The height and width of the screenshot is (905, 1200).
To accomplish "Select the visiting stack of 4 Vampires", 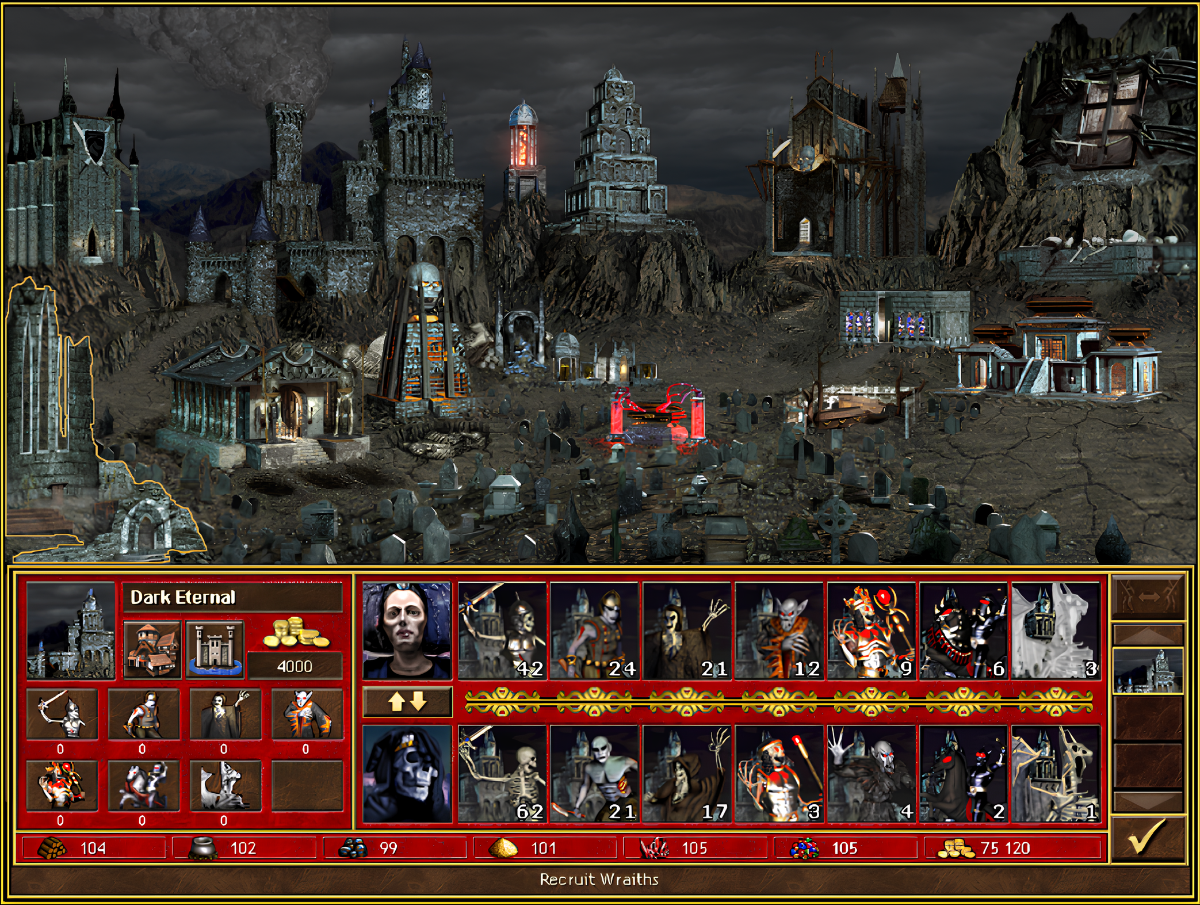I will pyautogui.click(x=871, y=773).
